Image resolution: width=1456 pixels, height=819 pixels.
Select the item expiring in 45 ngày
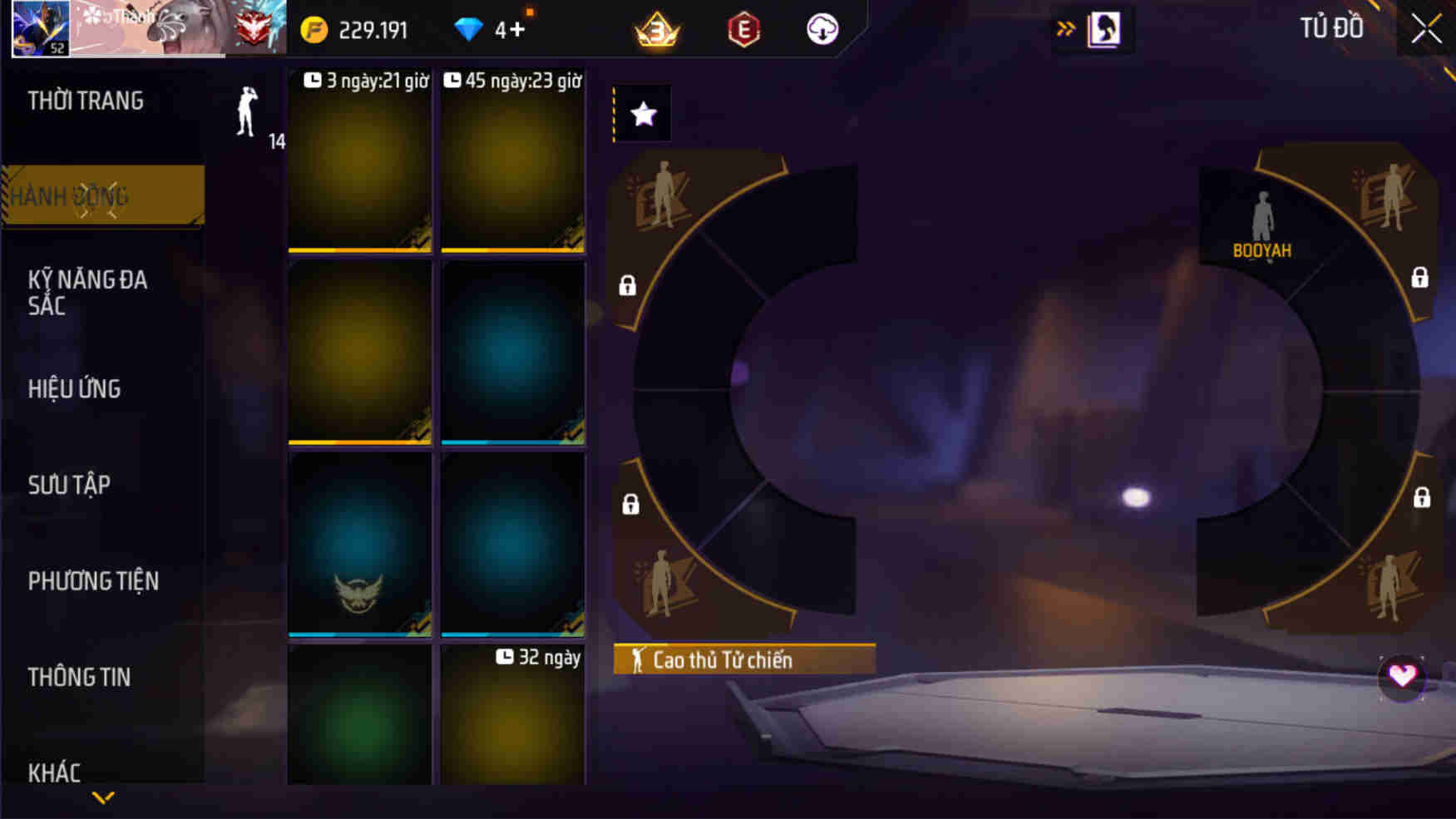pyautogui.click(x=513, y=162)
